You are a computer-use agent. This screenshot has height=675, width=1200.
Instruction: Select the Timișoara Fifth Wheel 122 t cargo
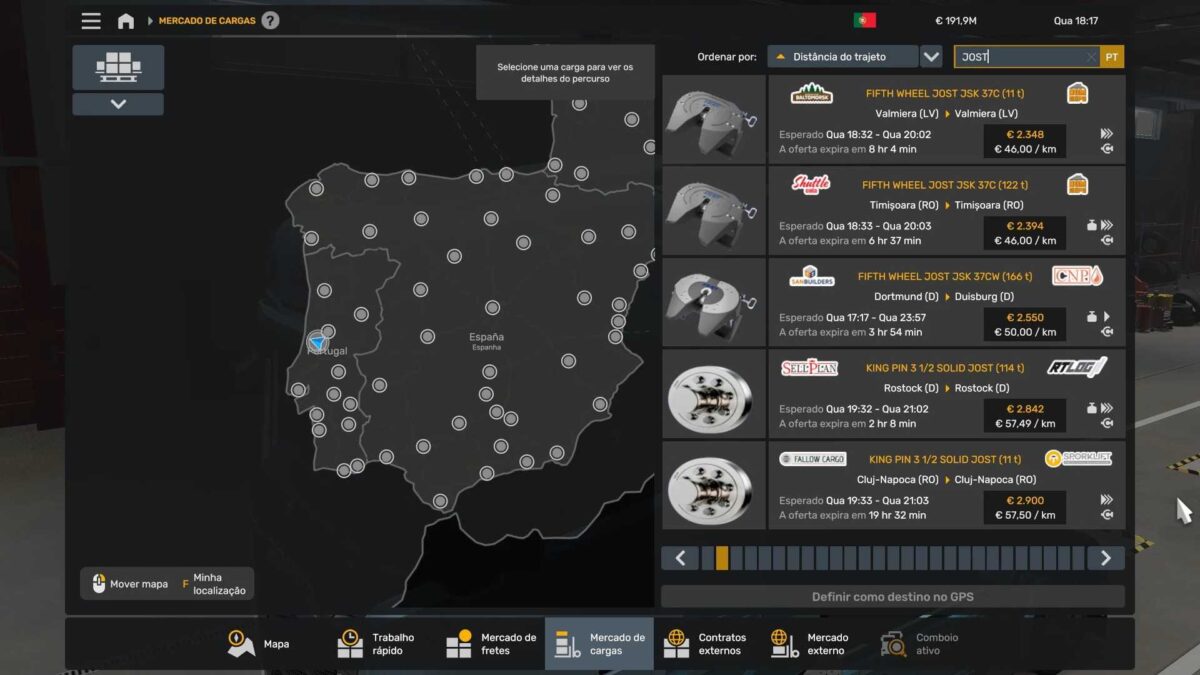coord(945,211)
